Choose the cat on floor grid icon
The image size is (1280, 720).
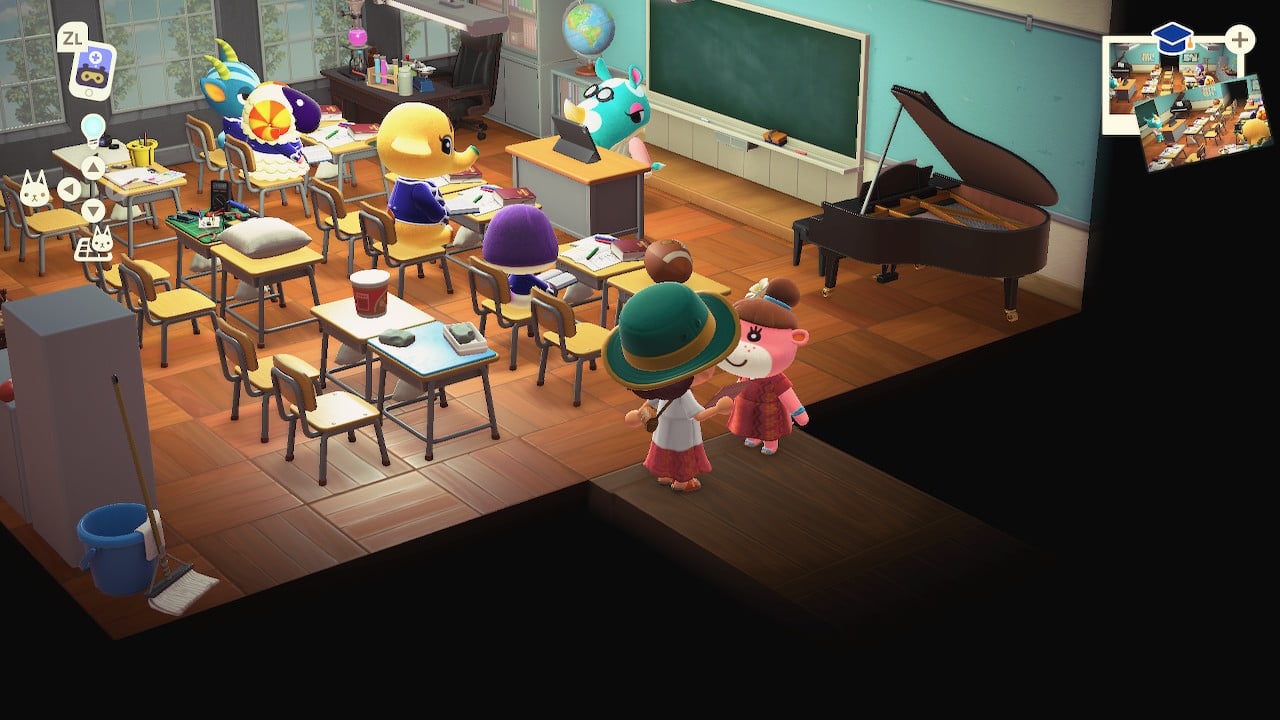(x=100, y=242)
